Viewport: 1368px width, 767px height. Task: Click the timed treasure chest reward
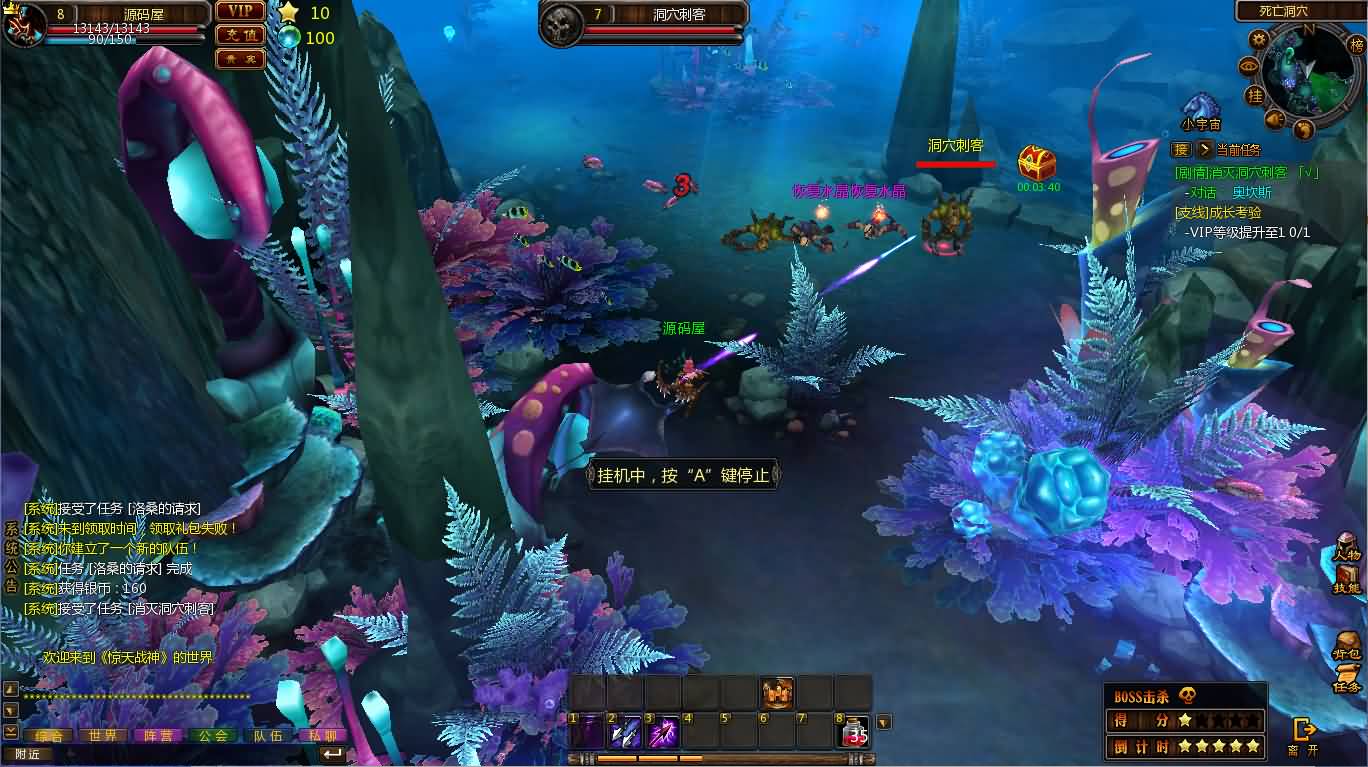pyautogui.click(x=1037, y=165)
